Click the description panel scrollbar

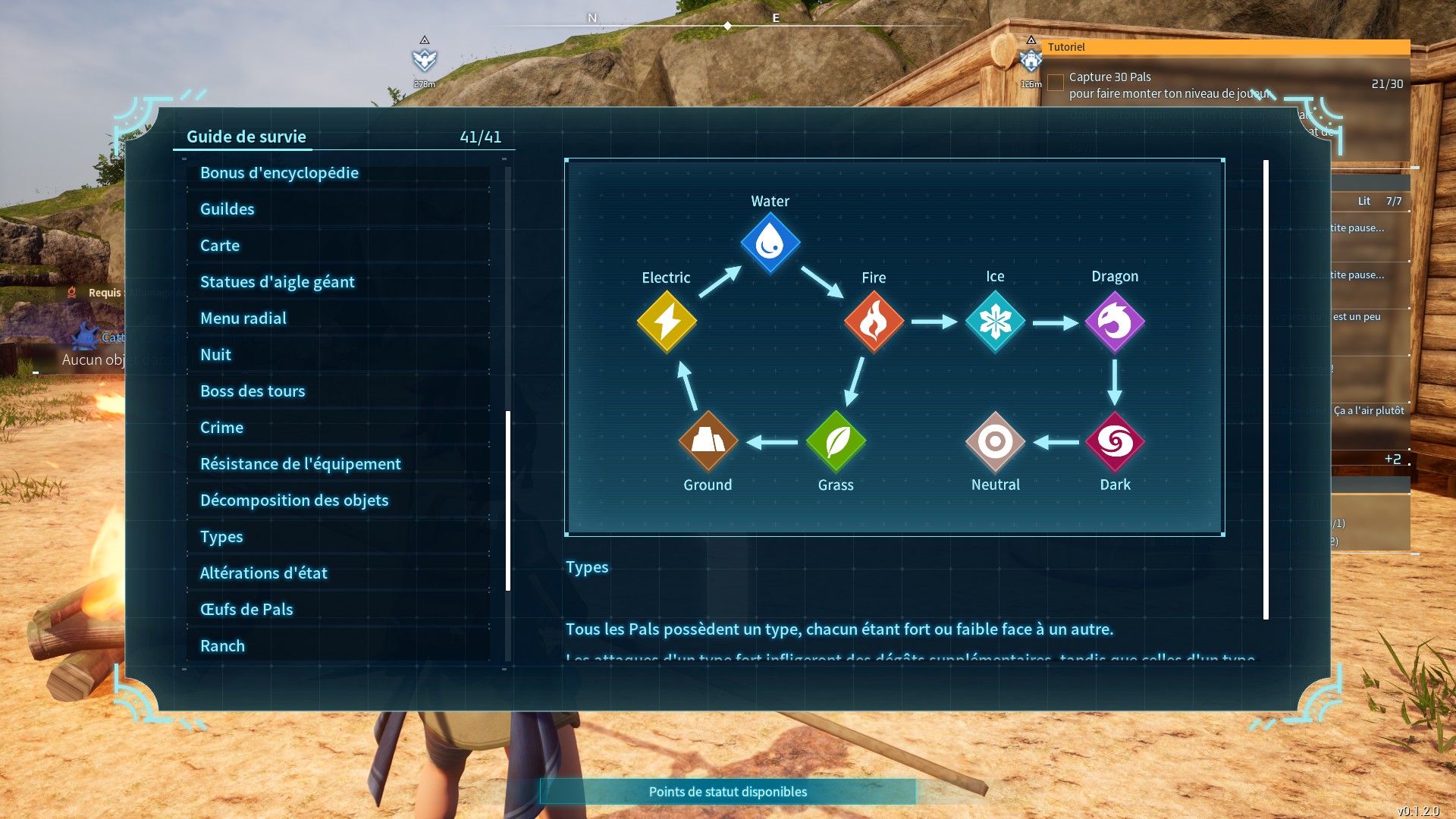1266,390
